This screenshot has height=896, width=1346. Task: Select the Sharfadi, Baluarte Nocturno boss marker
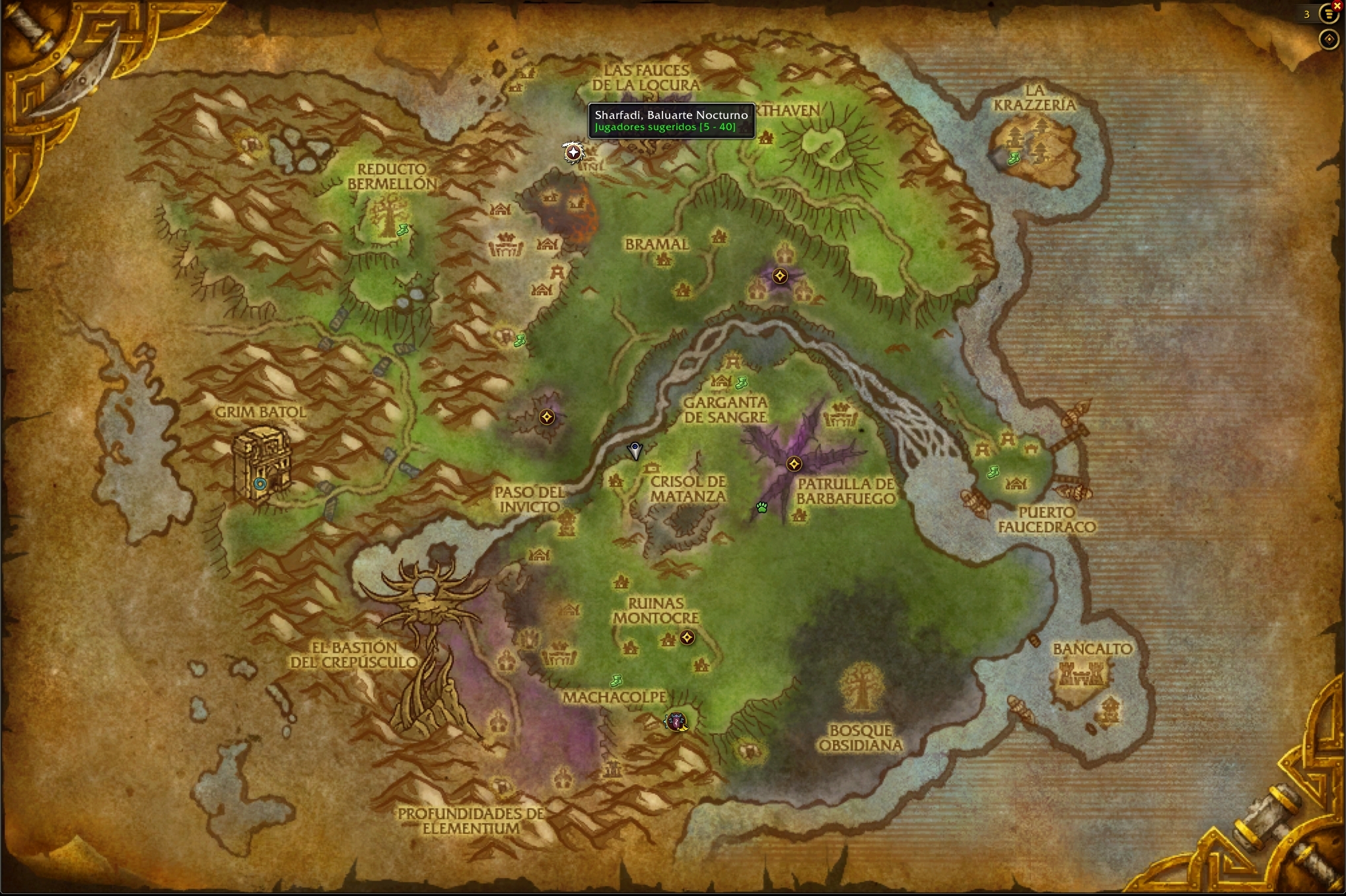click(573, 153)
